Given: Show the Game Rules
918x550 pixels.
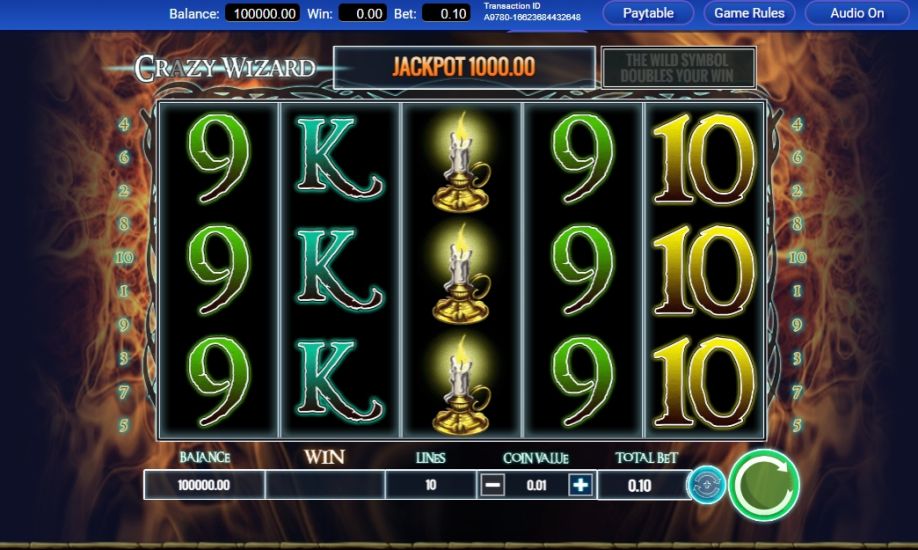Looking at the screenshot, I should coord(749,14).
